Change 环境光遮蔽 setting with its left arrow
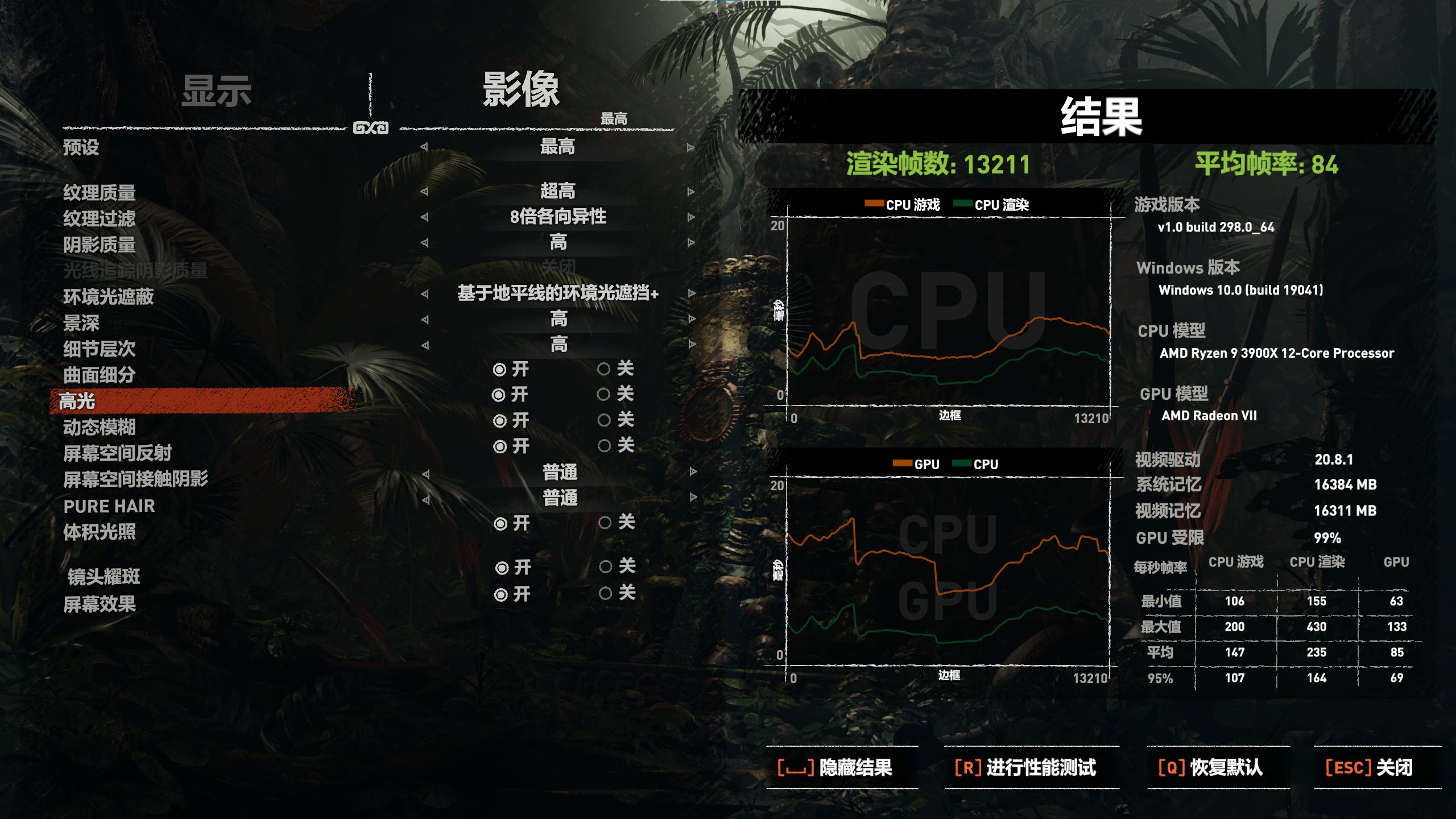Screen dimensions: 1456x819 pos(425,295)
